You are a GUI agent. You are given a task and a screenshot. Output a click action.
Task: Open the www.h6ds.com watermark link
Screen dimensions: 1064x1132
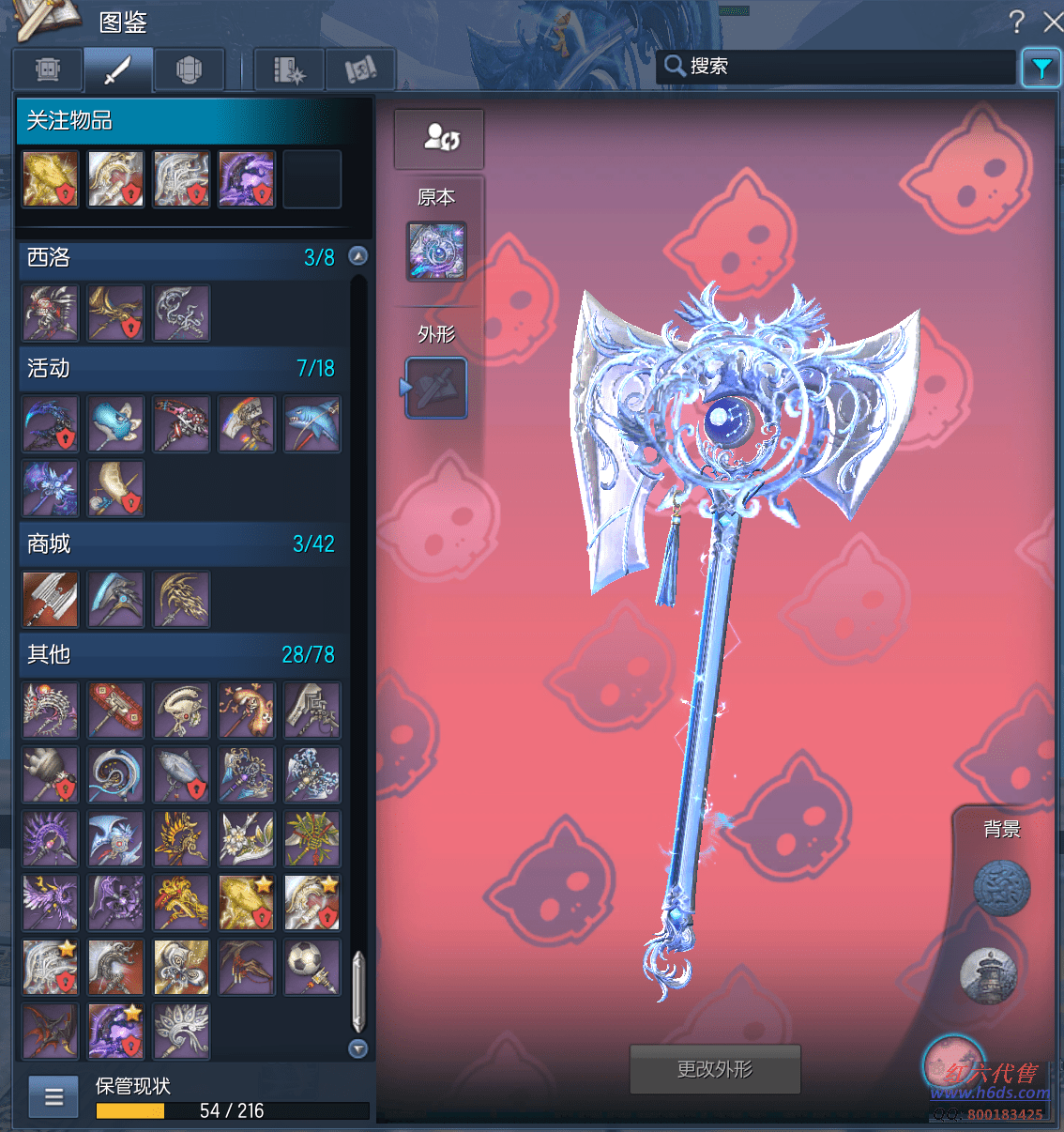tap(990, 1093)
